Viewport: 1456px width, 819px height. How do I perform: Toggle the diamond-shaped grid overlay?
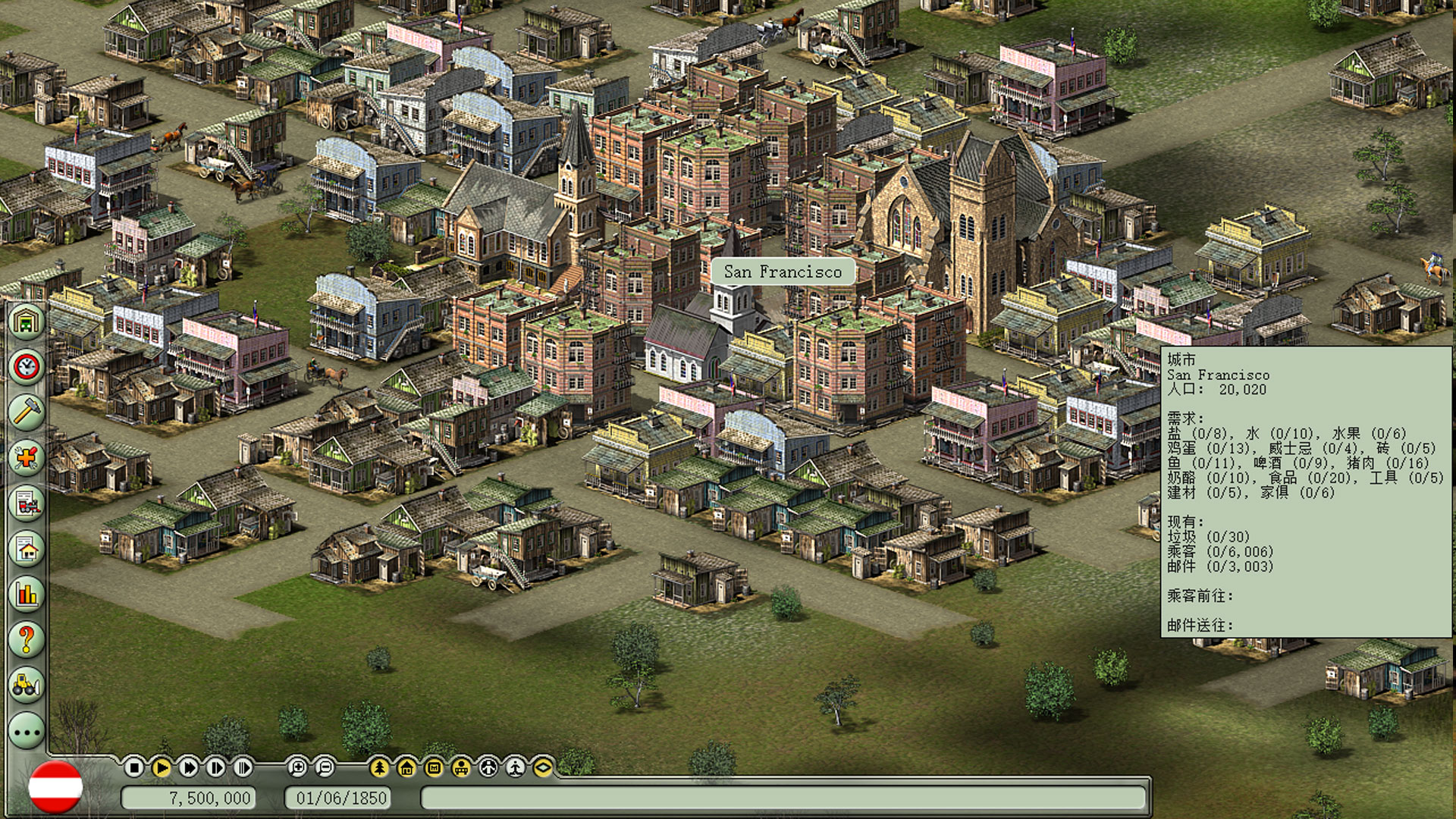(x=543, y=768)
